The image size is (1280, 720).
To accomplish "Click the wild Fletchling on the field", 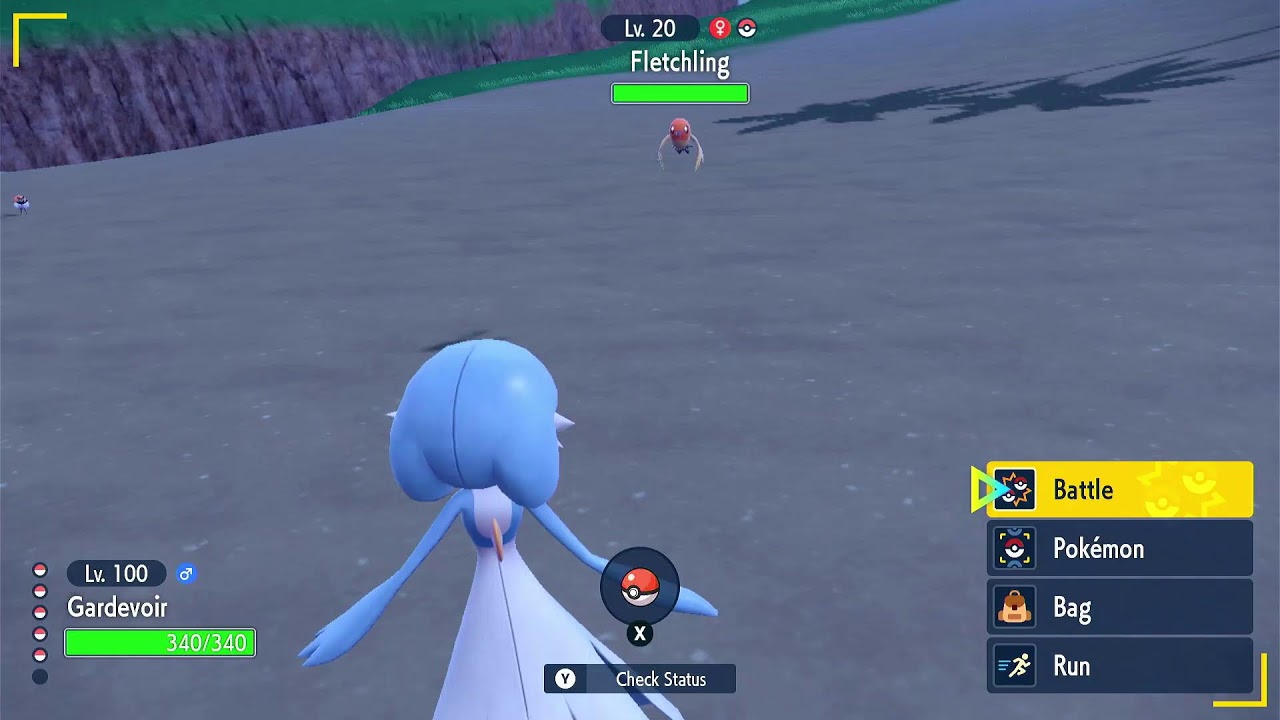I will (x=679, y=140).
